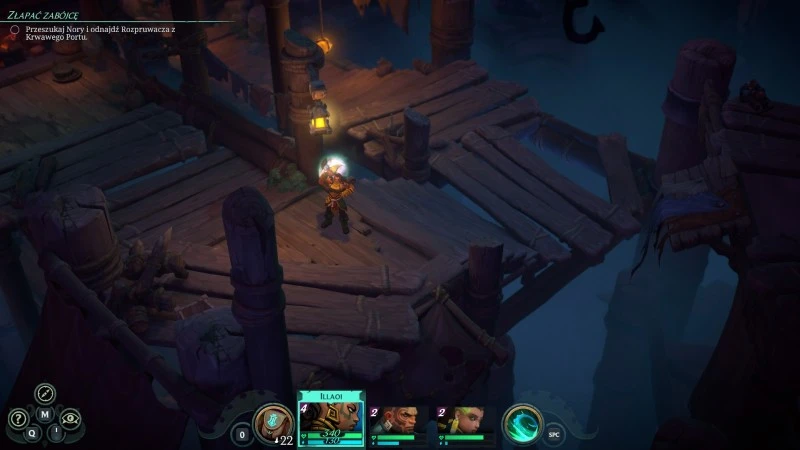Image resolution: width=800 pixels, height=450 pixels.
Task: Toggle the eye vision icon
Action: 70,419
